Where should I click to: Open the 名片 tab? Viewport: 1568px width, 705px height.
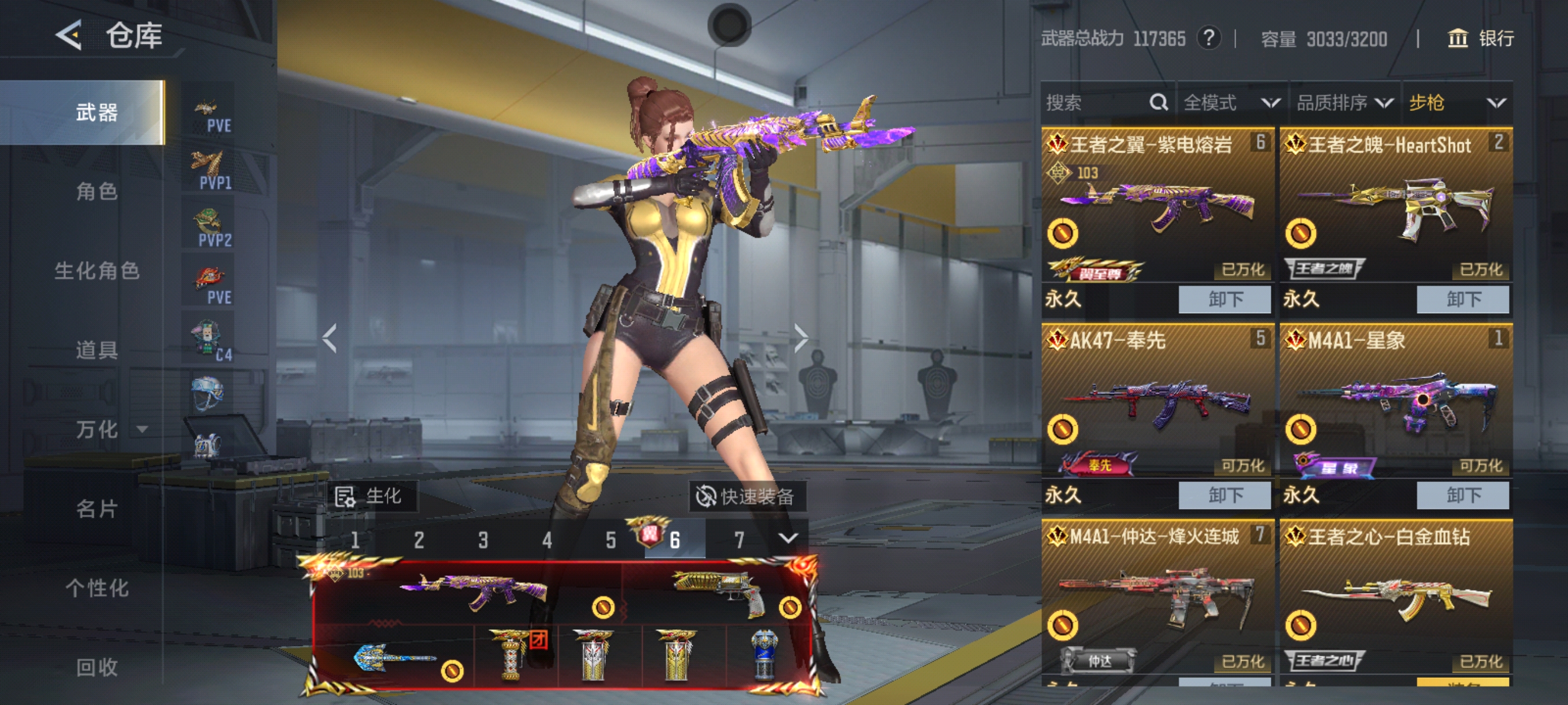(x=96, y=509)
